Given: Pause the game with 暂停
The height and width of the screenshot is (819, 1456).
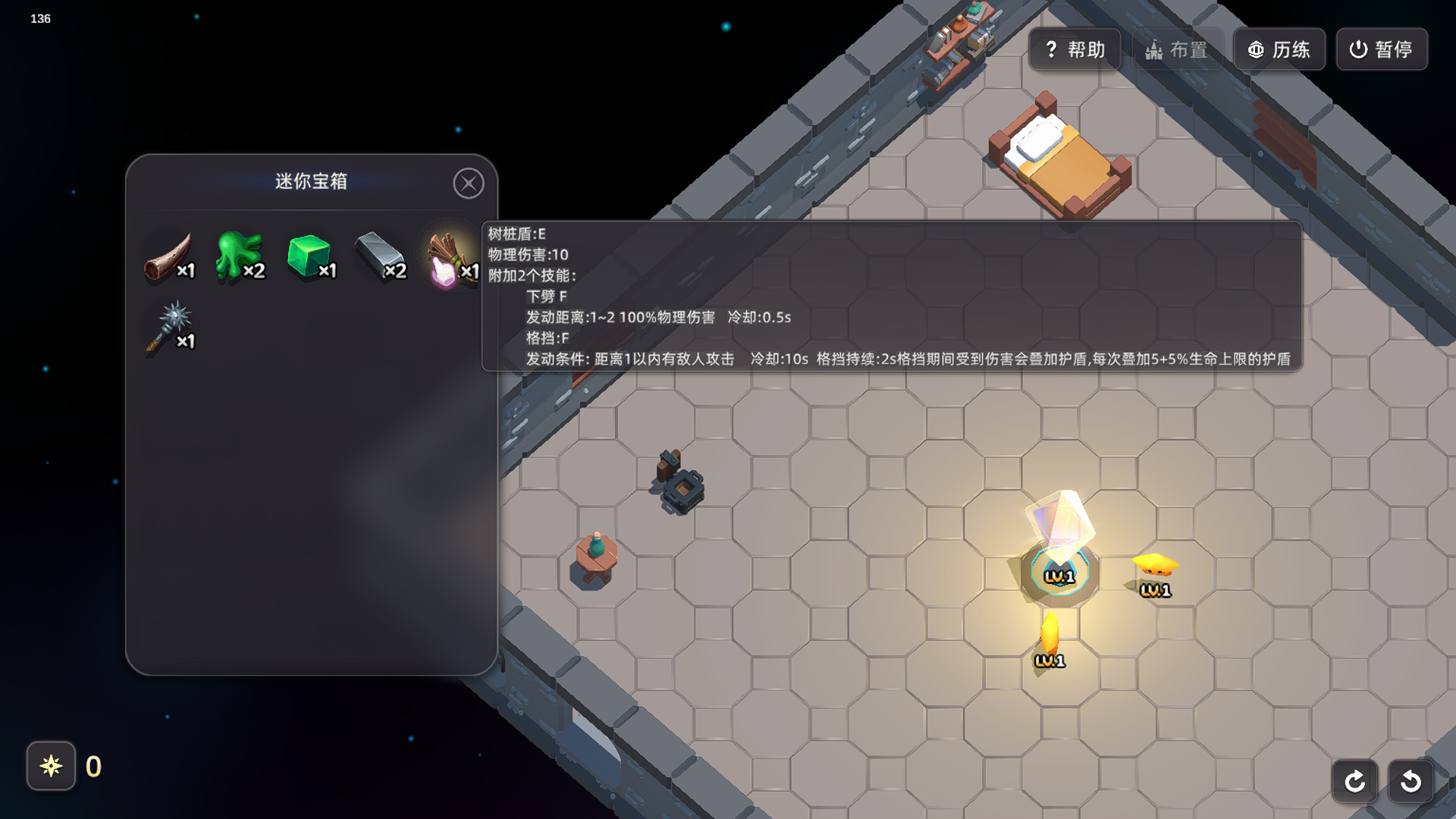Looking at the screenshot, I should coord(1381,50).
